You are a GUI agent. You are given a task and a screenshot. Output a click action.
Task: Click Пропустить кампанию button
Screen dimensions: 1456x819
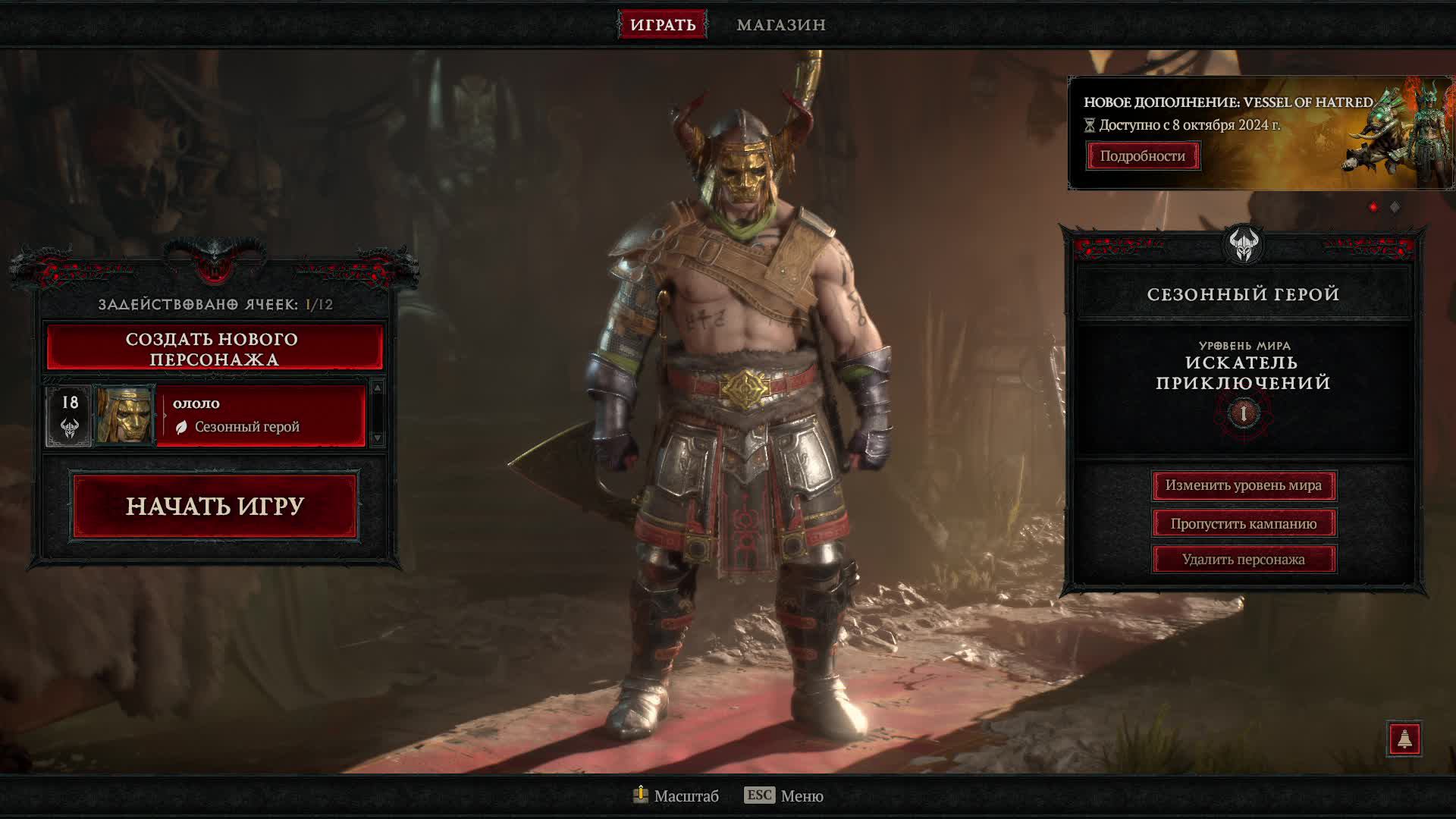[1243, 523]
